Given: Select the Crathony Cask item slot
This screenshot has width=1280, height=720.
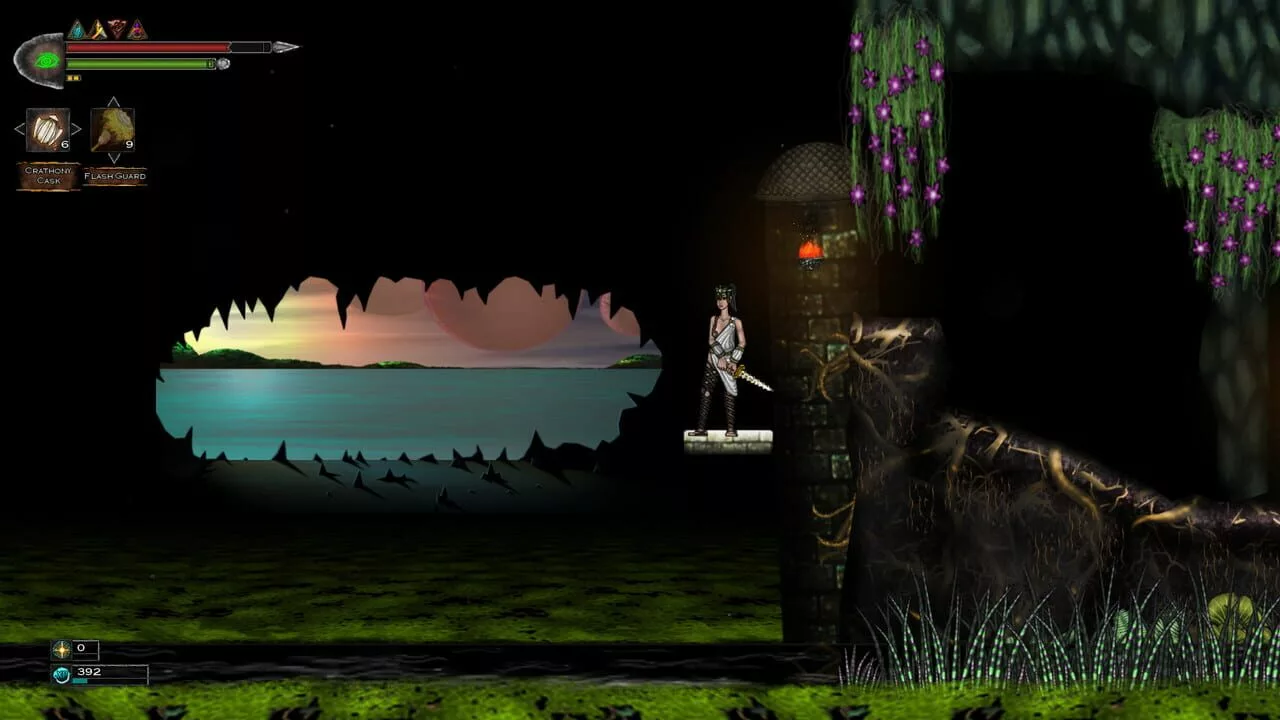Looking at the screenshot, I should coord(47,130).
